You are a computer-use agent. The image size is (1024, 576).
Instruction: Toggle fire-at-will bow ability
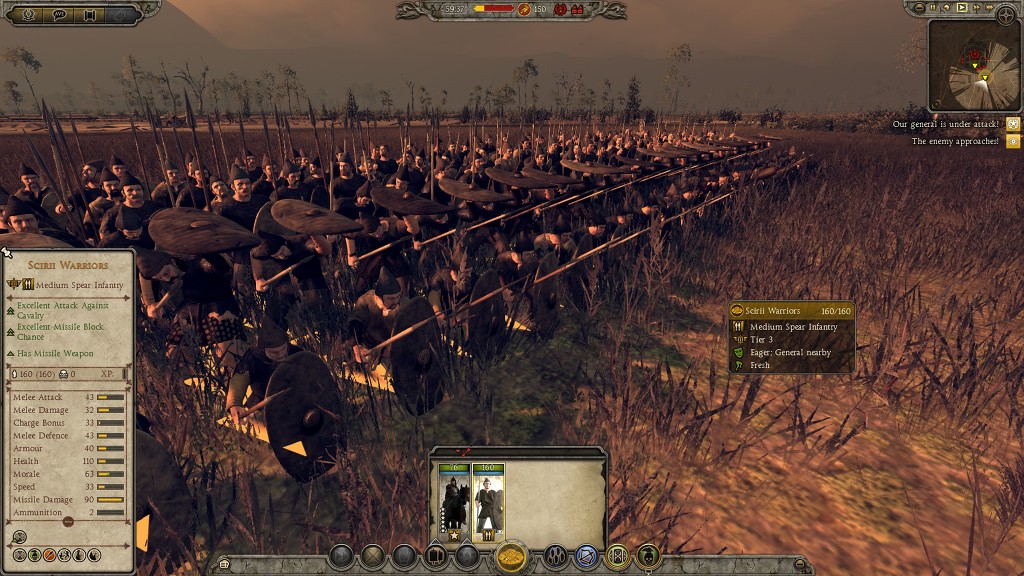pyautogui.click(x=587, y=556)
